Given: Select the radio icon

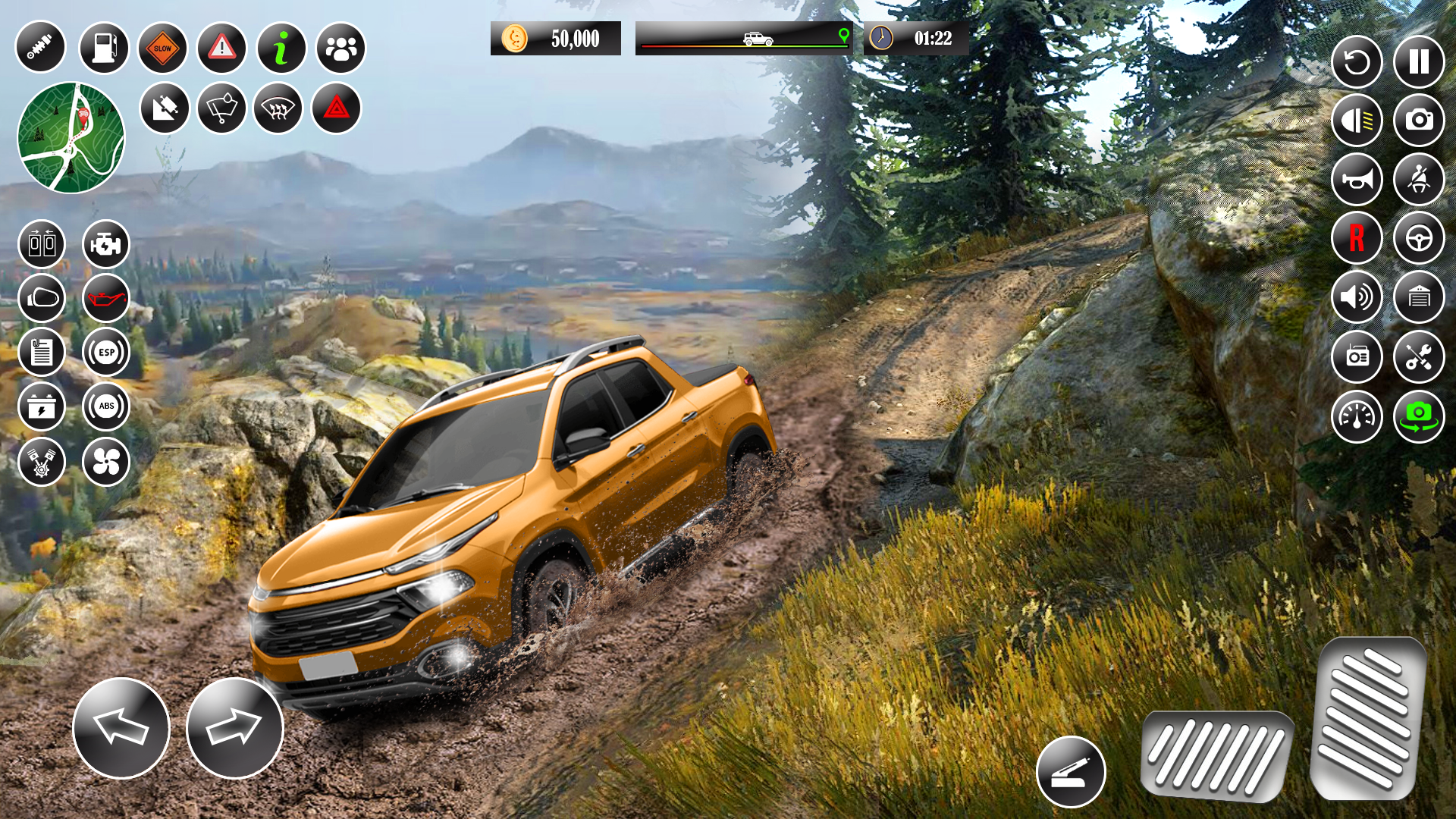Looking at the screenshot, I should (x=1357, y=357).
